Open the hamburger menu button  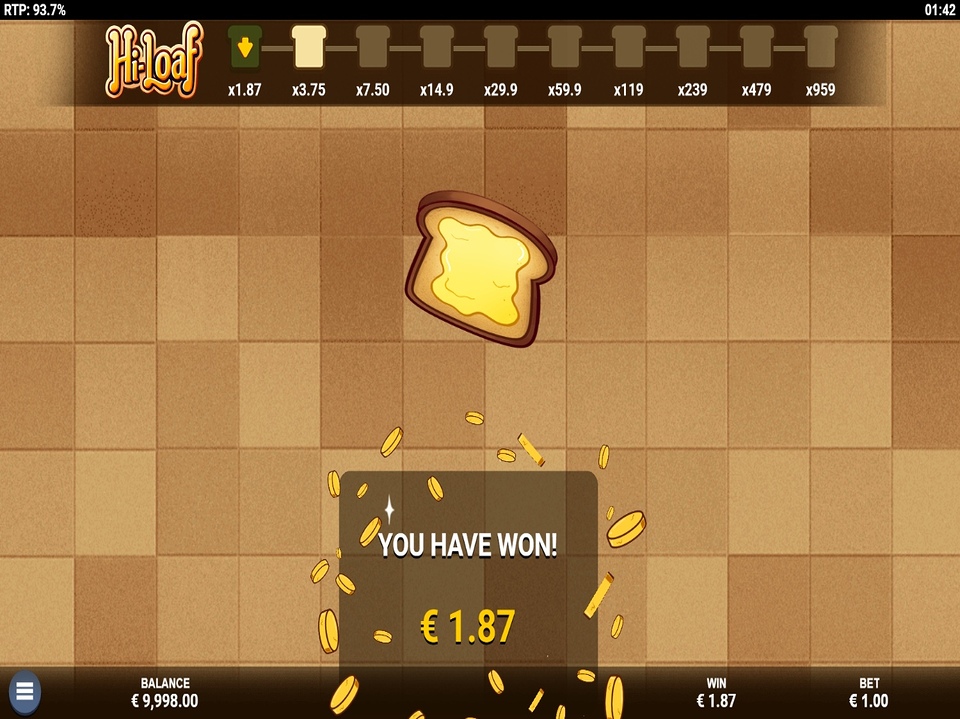click(25, 691)
